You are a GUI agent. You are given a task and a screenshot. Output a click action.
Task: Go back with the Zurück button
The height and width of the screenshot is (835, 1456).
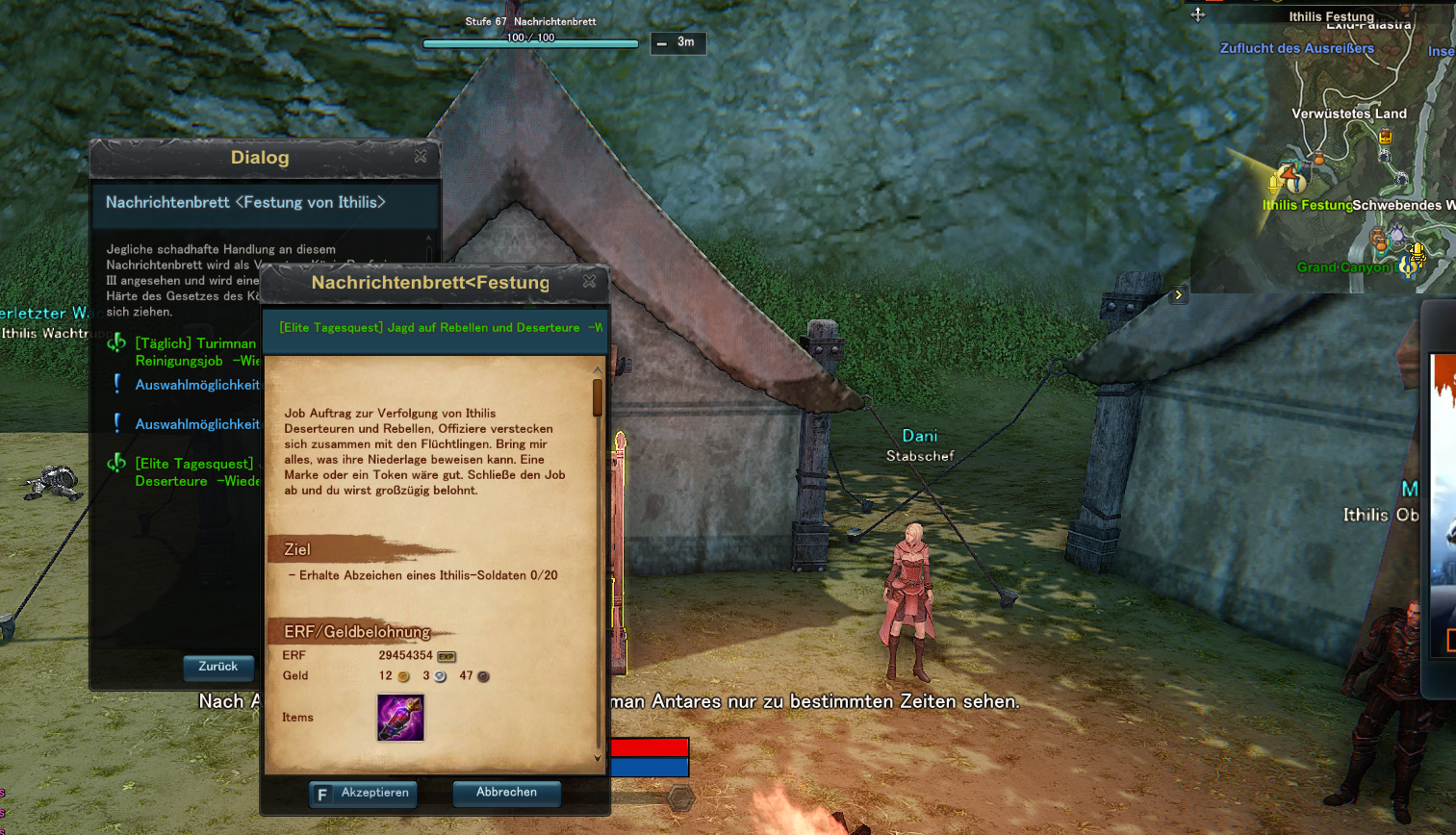click(218, 667)
